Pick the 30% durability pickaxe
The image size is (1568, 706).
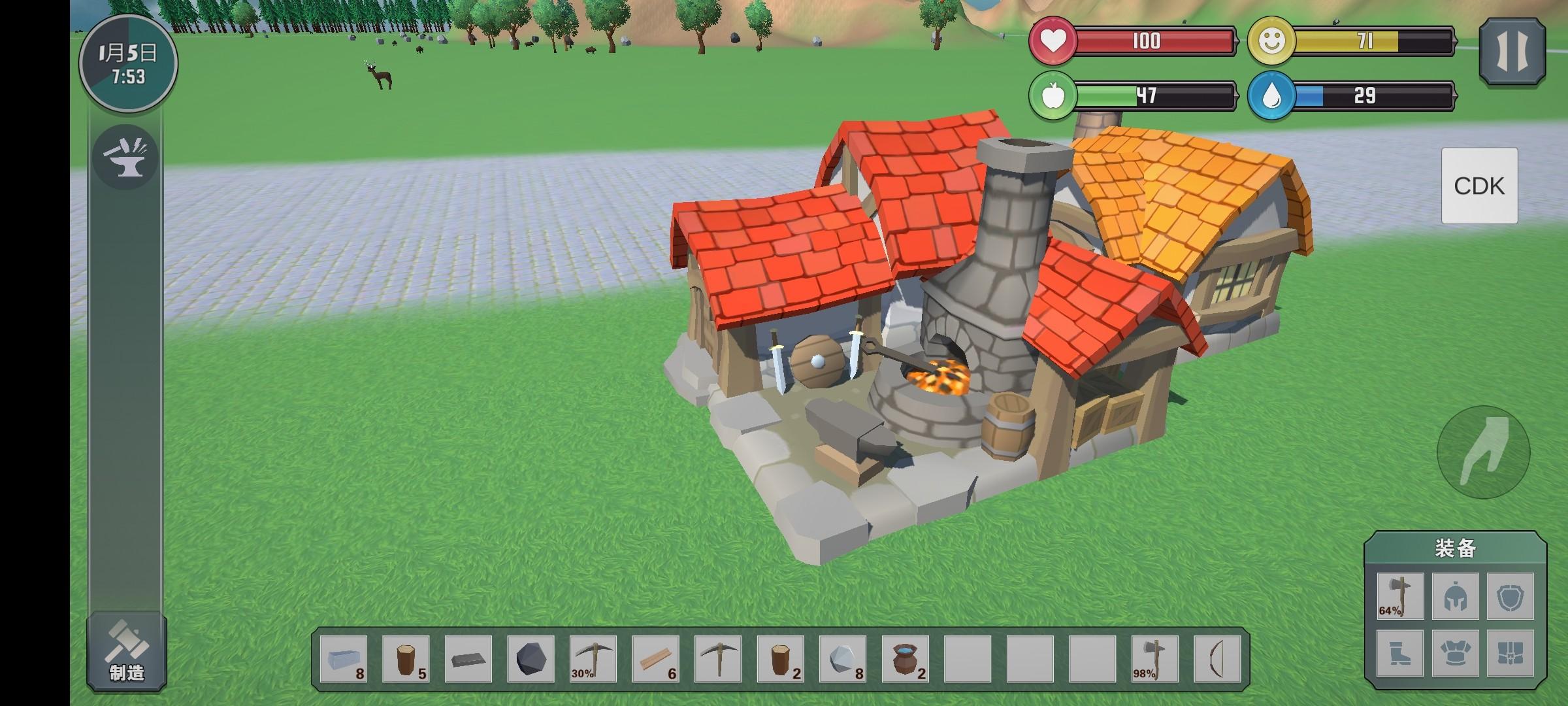click(593, 659)
